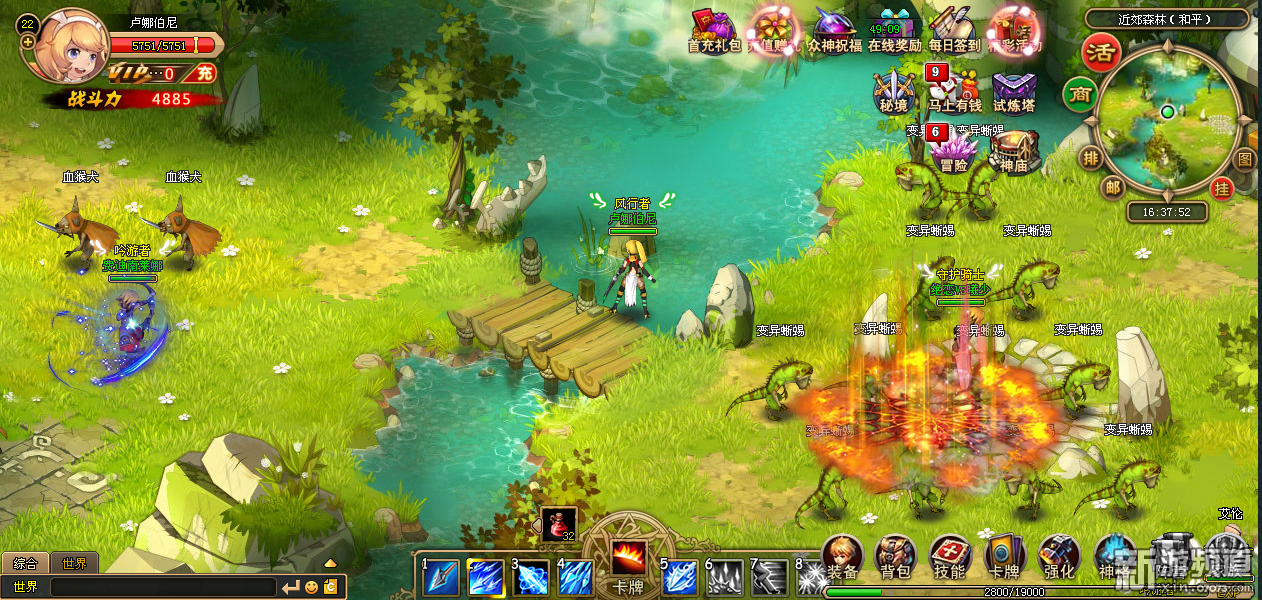Switch to the 综合 chat tab
Screen dimensions: 1262x600
[x=24, y=564]
